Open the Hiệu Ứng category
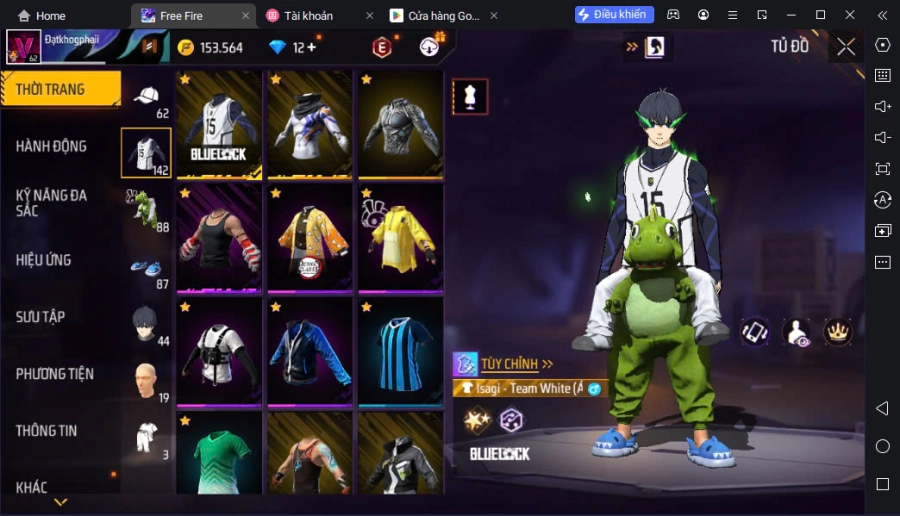The height and width of the screenshot is (516, 900). (44, 260)
